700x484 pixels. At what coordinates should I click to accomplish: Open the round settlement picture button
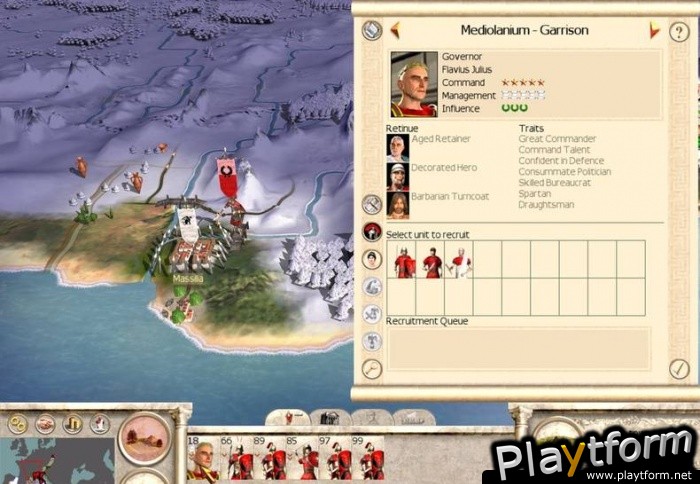click(144, 437)
